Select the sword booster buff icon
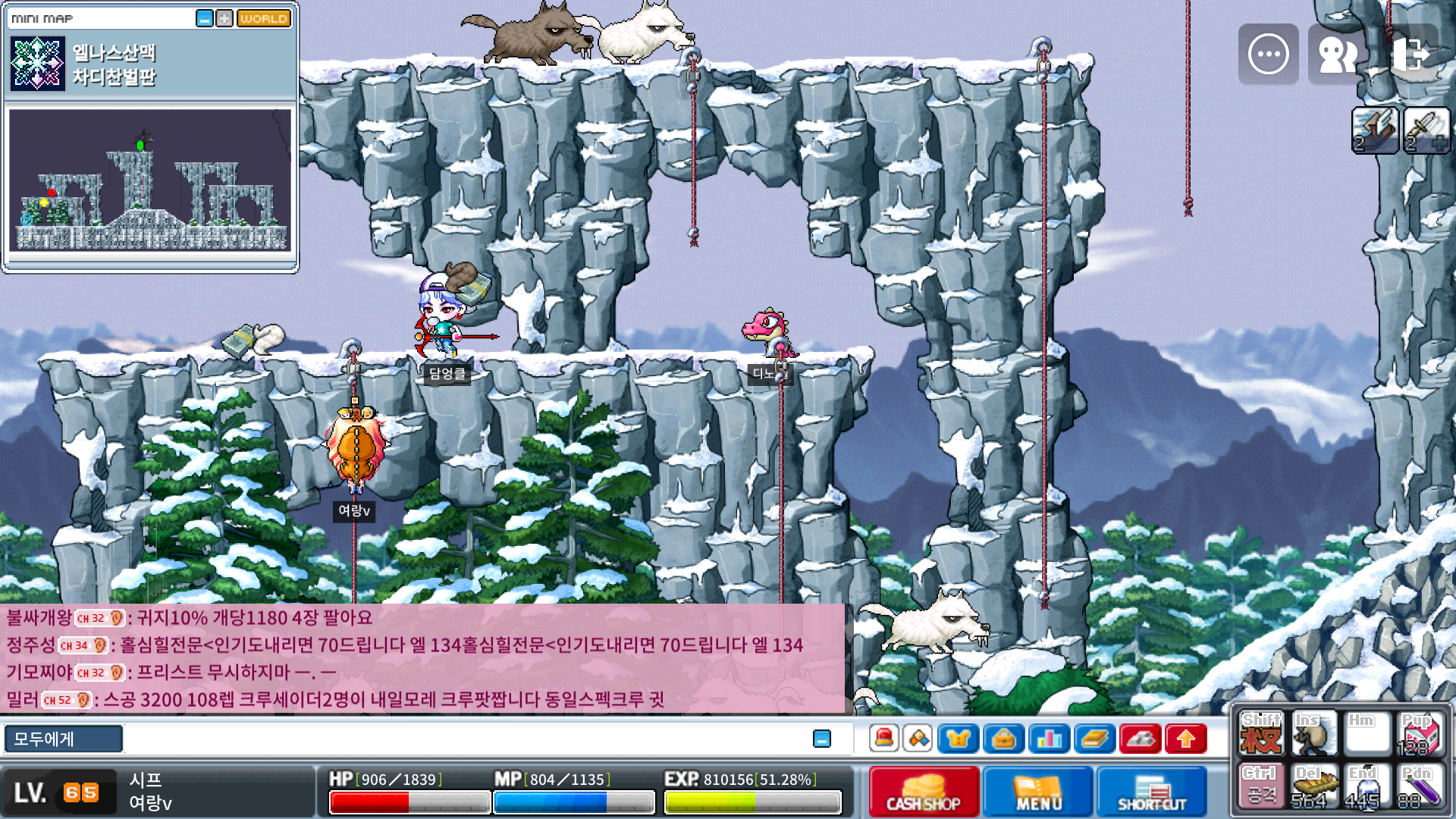Screen dimensions: 1456x819 coord(1426,130)
